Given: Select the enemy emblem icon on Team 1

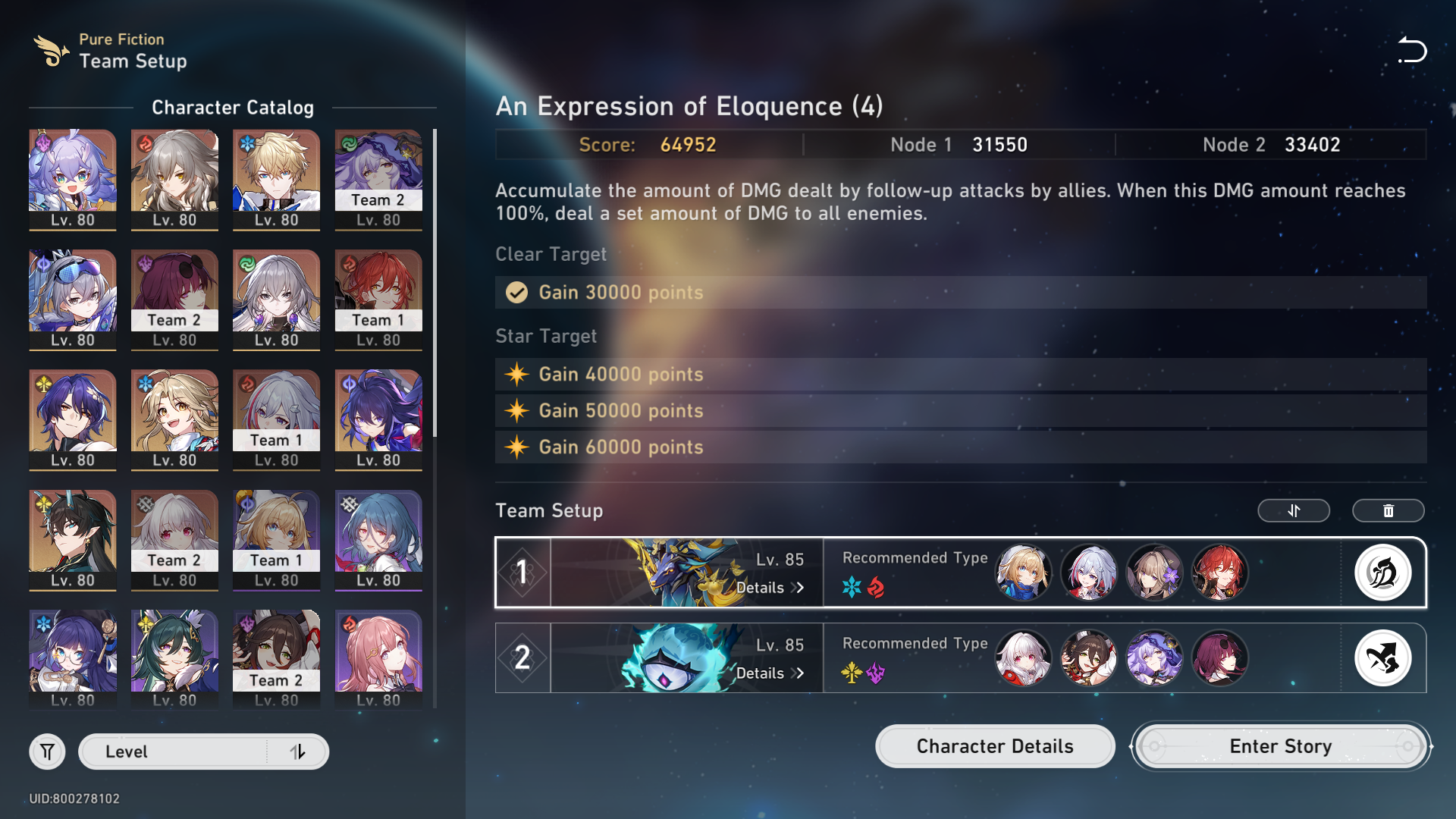Looking at the screenshot, I should (1382, 573).
